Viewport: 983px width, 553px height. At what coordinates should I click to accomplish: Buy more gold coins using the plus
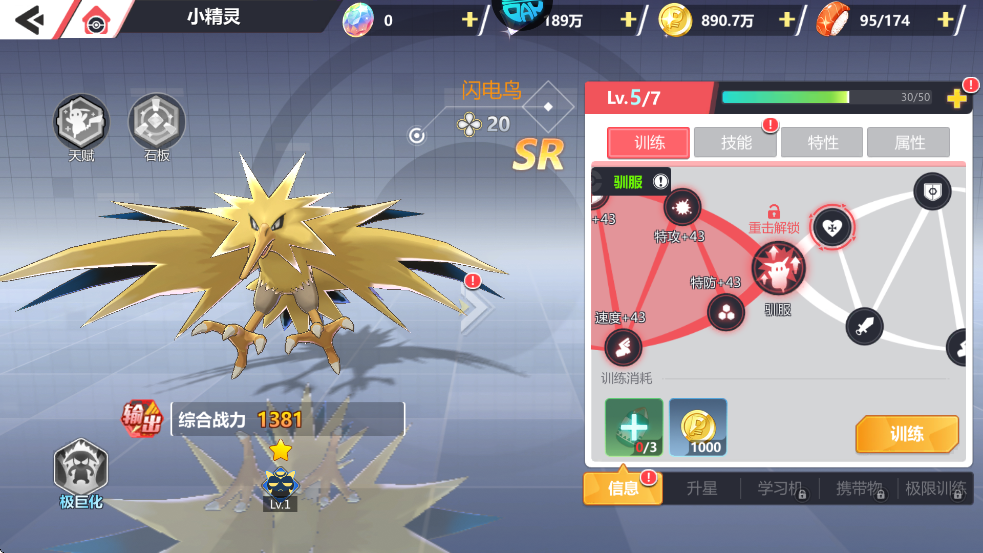[786, 20]
